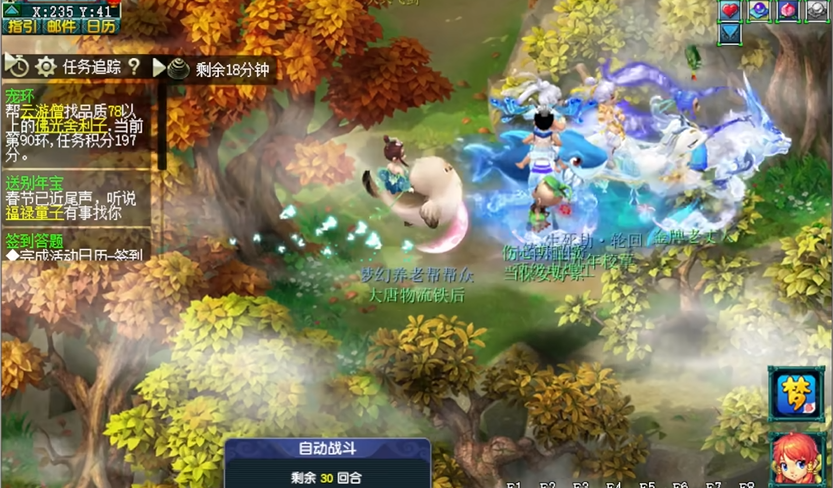
Task: Open the 日历 calendar button
Action: 100,26
